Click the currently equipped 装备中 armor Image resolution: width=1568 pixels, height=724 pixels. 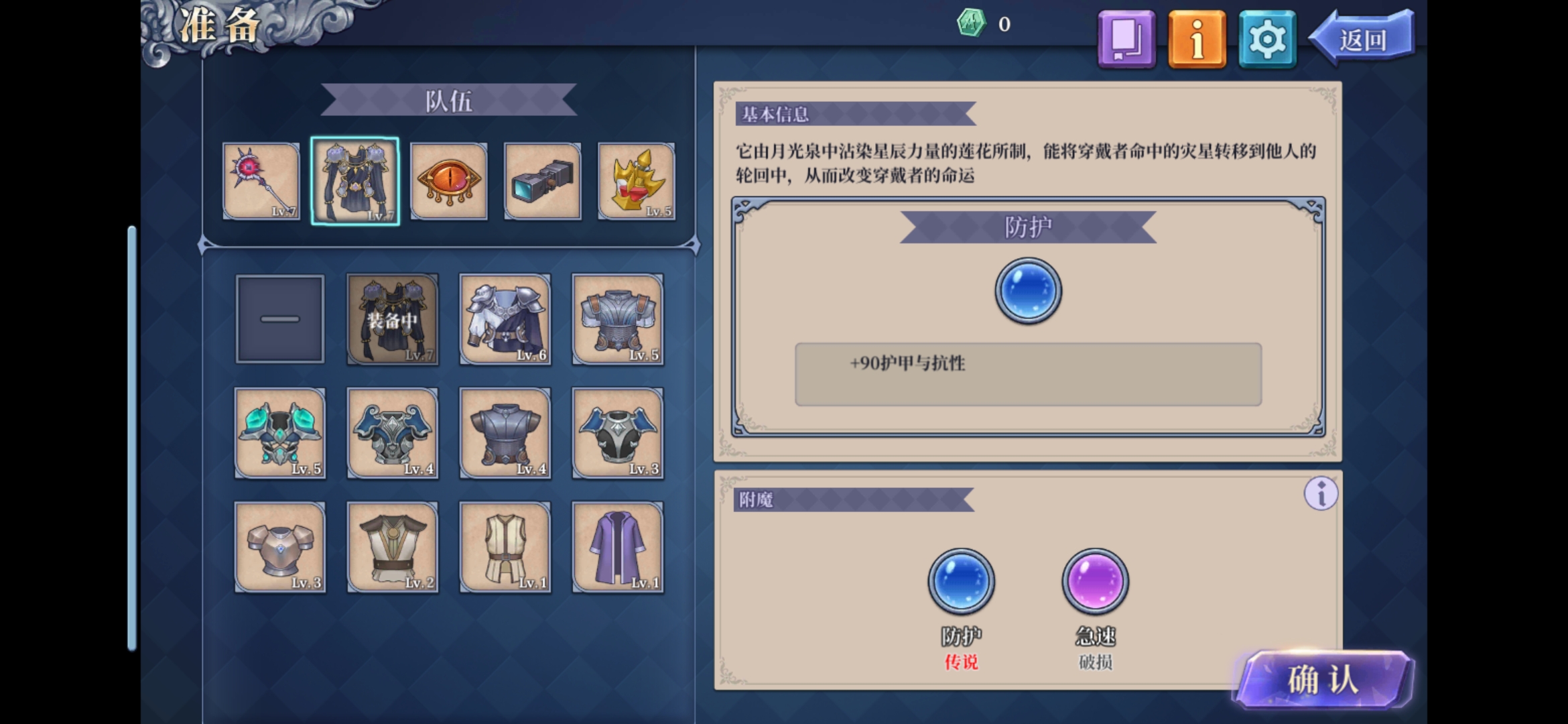tap(393, 319)
